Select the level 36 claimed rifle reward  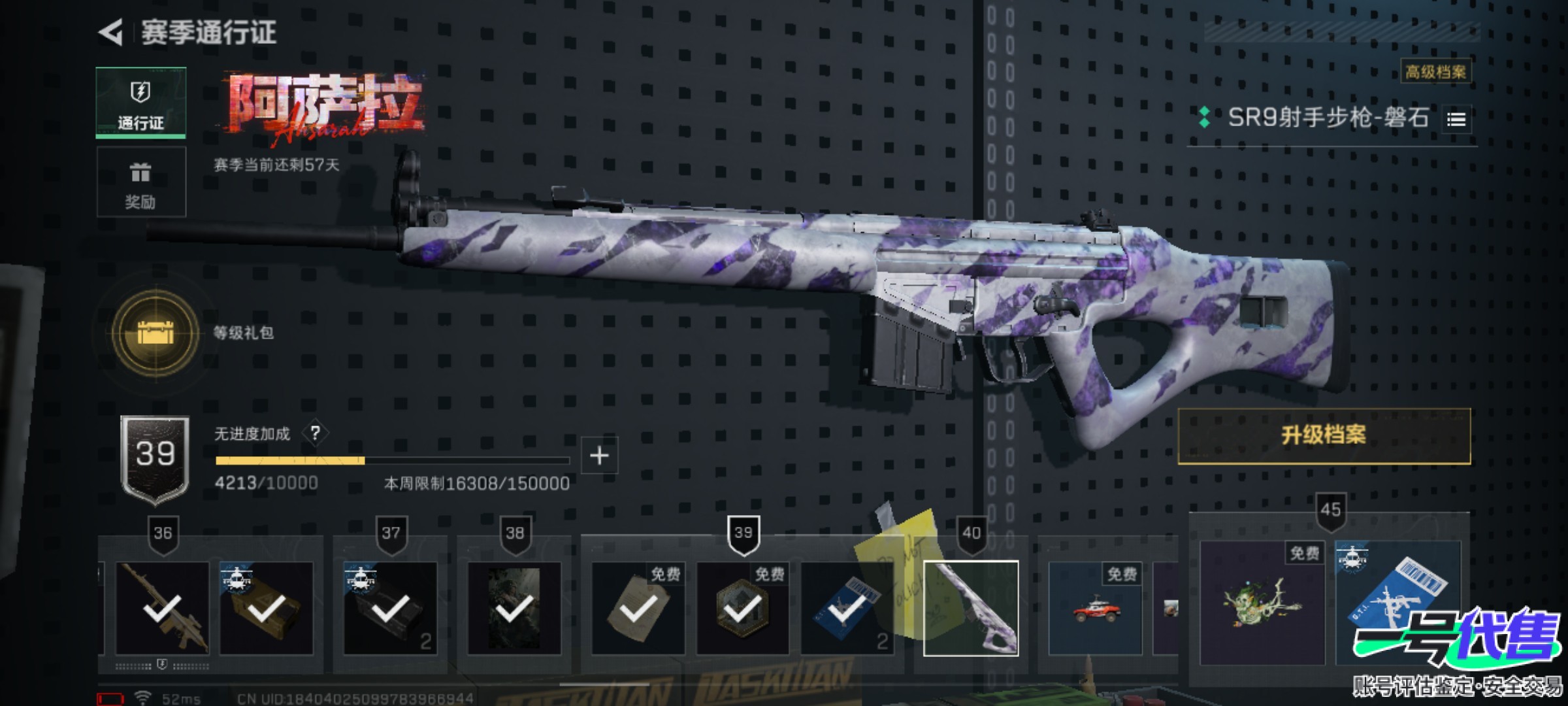[162, 609]
